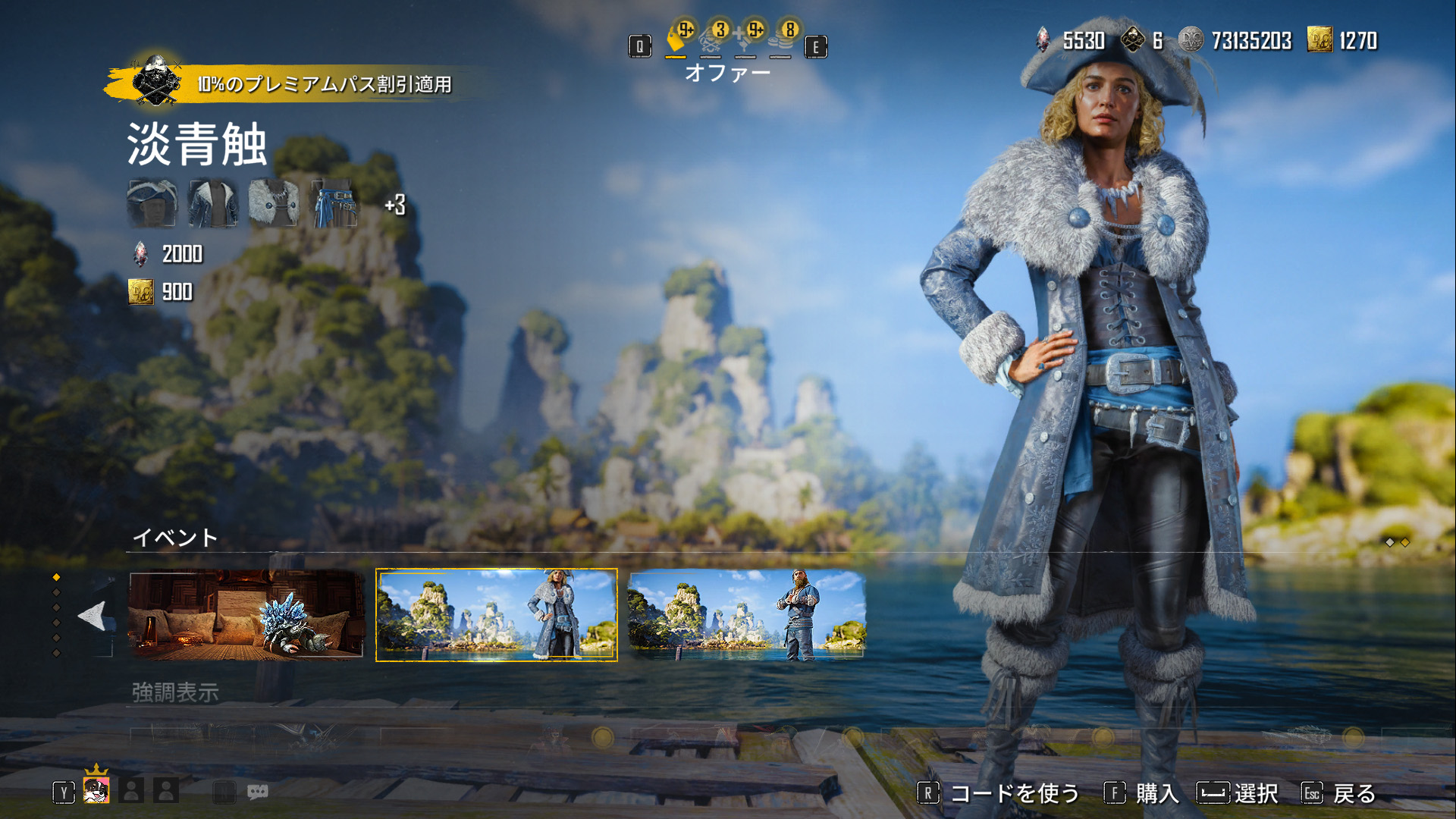Choose コードを使う to redeem a code
Viewport: 1456px width, 819px height.
point(999,793)
